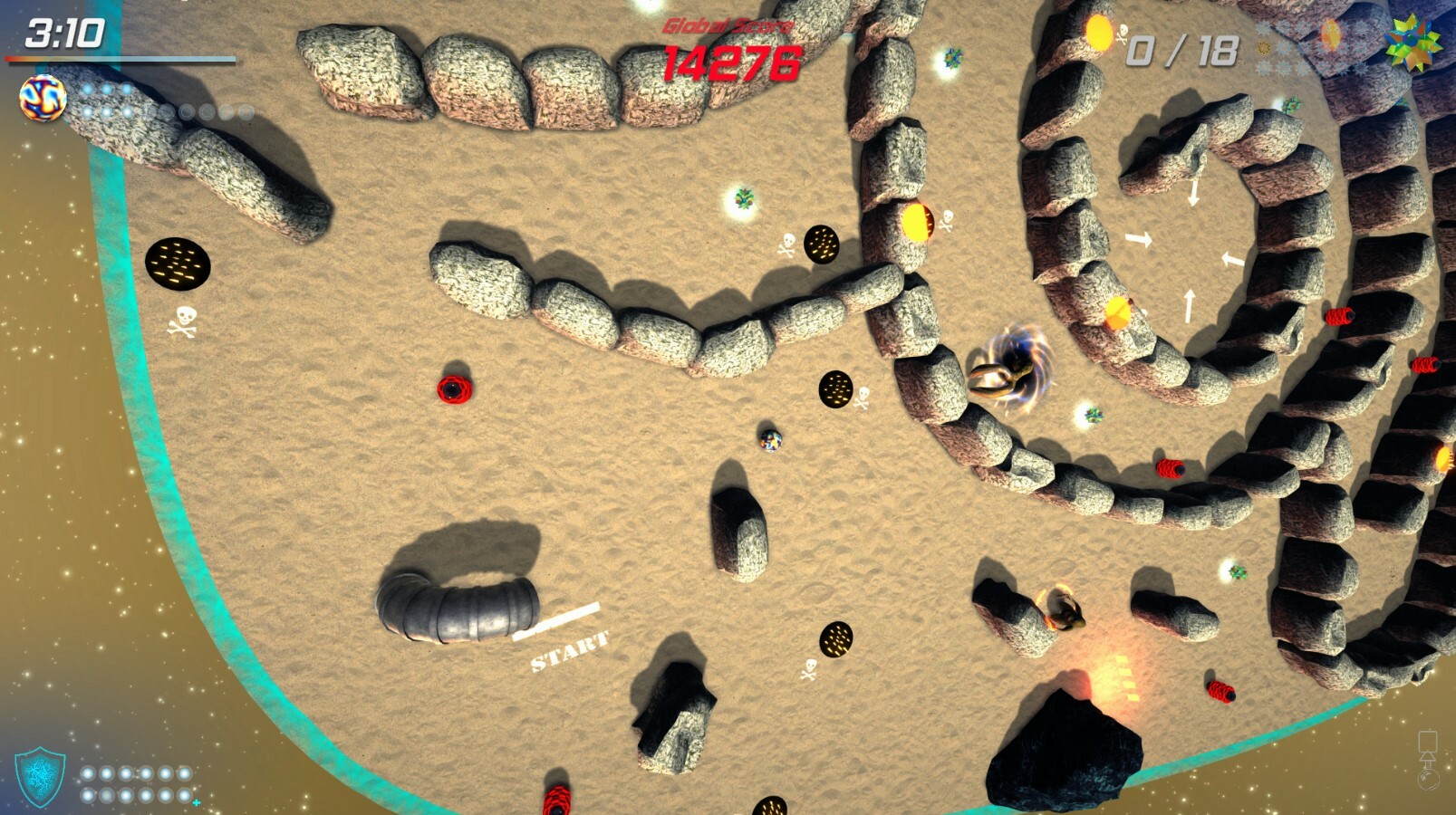Click the antenna icon above the lamp icon

(x=1428, y=741)
